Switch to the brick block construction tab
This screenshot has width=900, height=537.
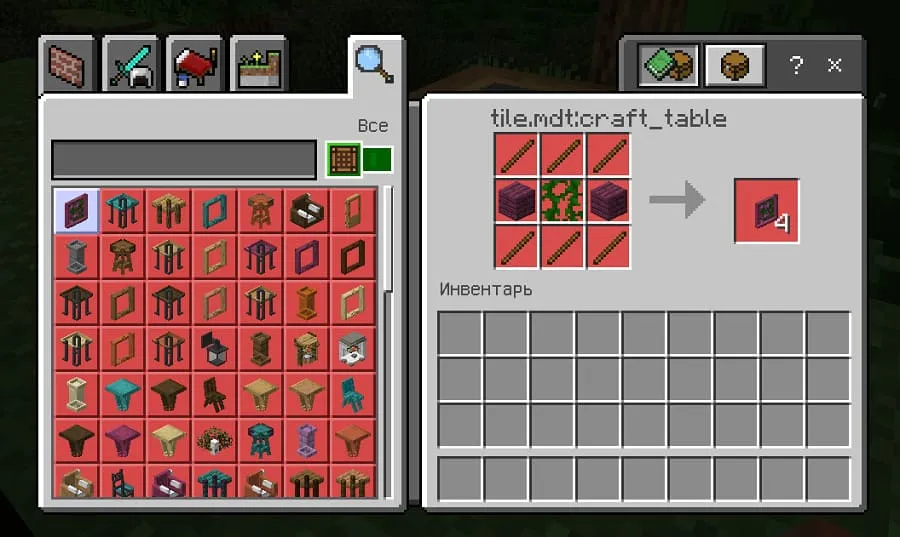pyautogui.click(x=69, y=66)
